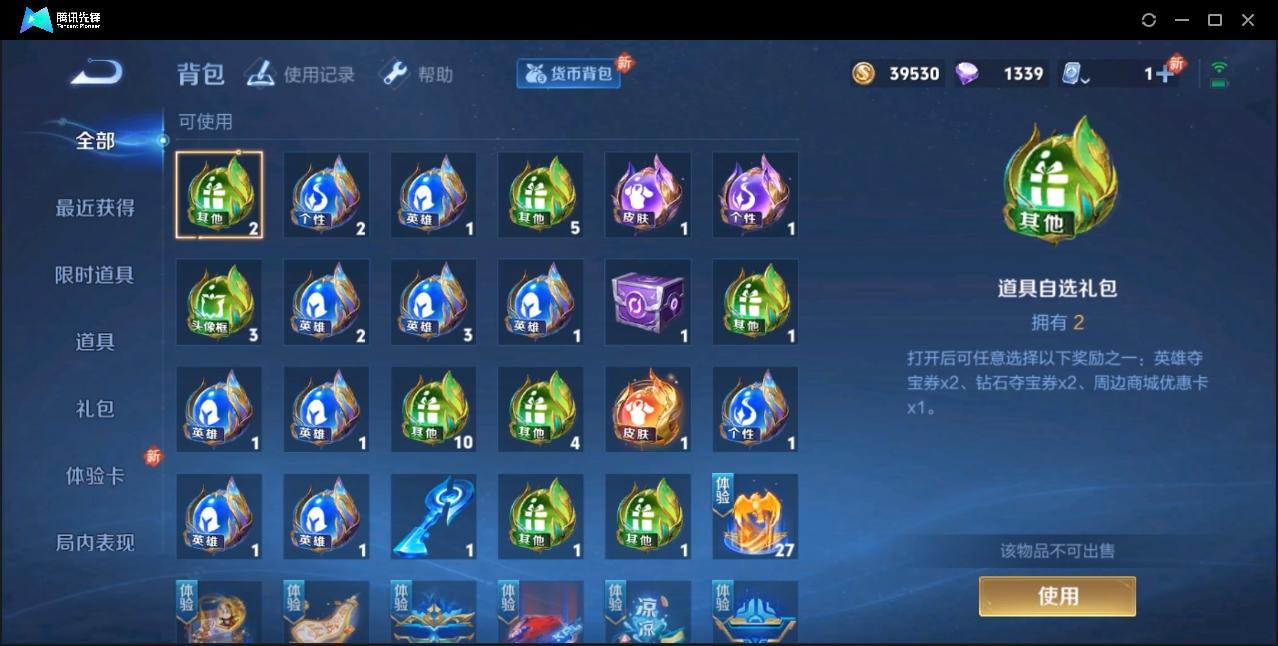Select the purple treasure chest item
Image resolution: width=1278 pixels, height=646 pixels.
pyautogui.click(x=648, y=301)
